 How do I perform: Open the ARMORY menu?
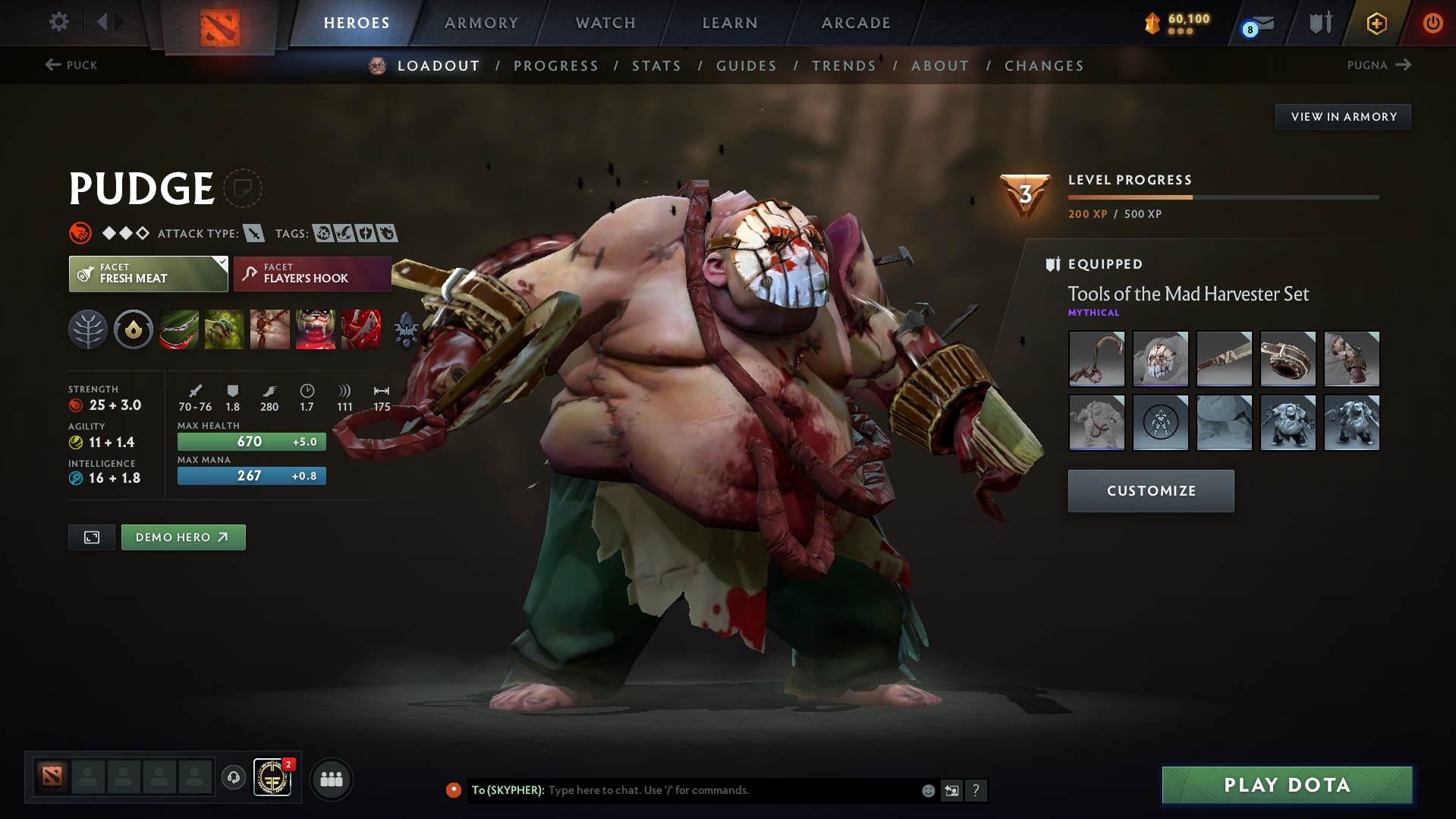click(481, 23)
